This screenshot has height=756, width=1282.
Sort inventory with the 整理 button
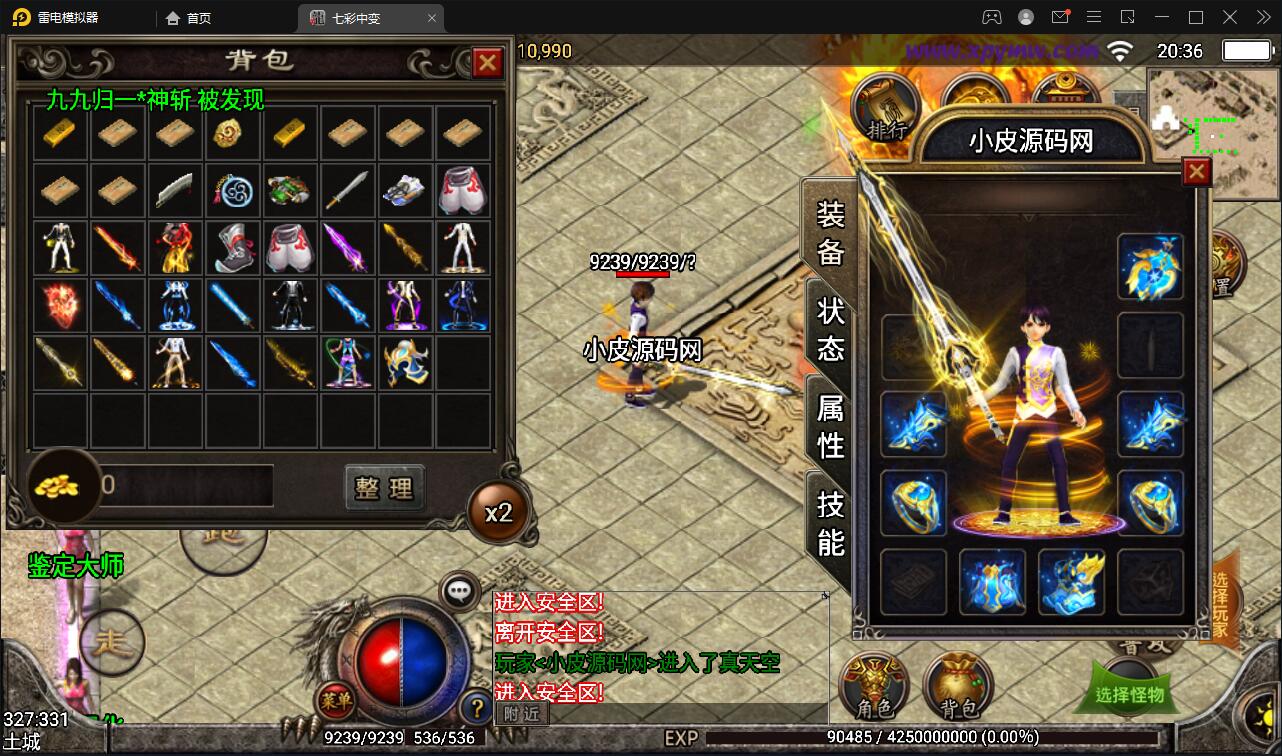coord(385,488)
